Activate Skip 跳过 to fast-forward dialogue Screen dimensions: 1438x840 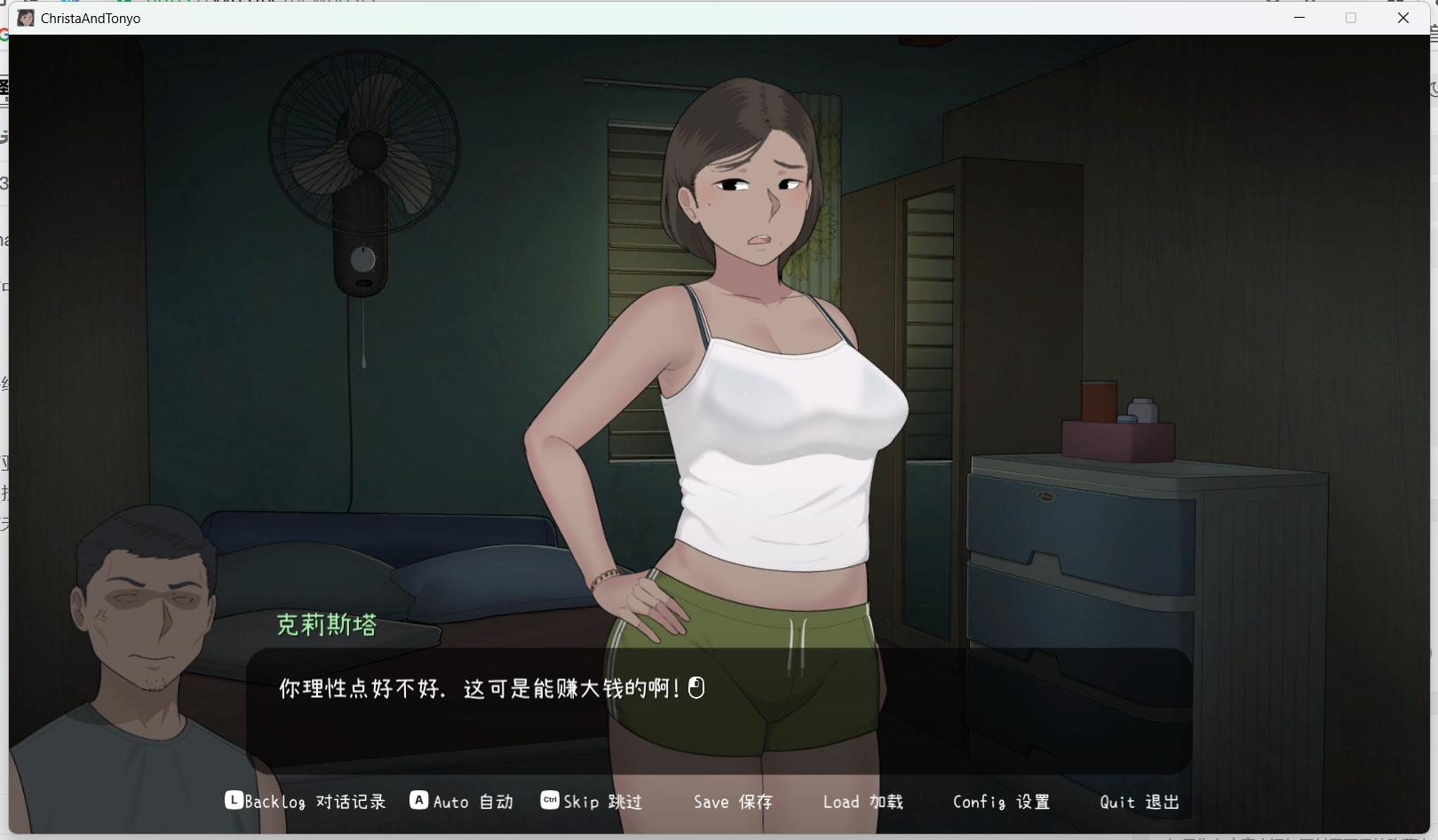[x=592, y=802]
